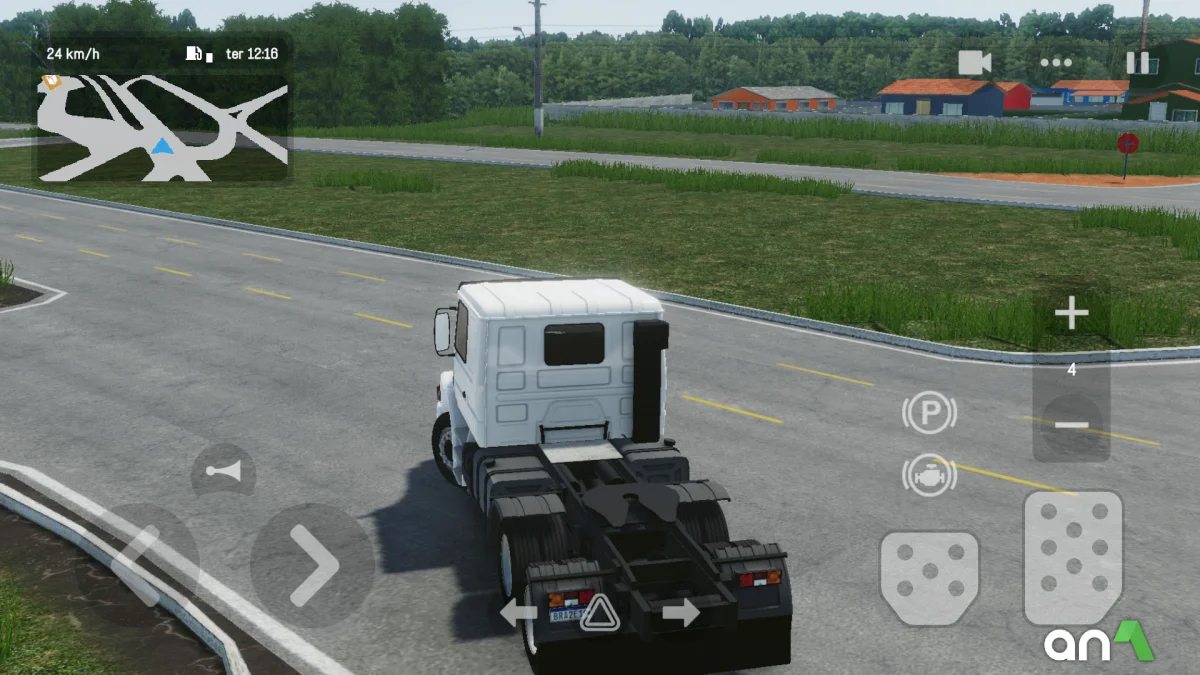The width and height of the screenshot is (1200, 675).
Task: Toggle the engine brake icon
Action: click(929, 476)
